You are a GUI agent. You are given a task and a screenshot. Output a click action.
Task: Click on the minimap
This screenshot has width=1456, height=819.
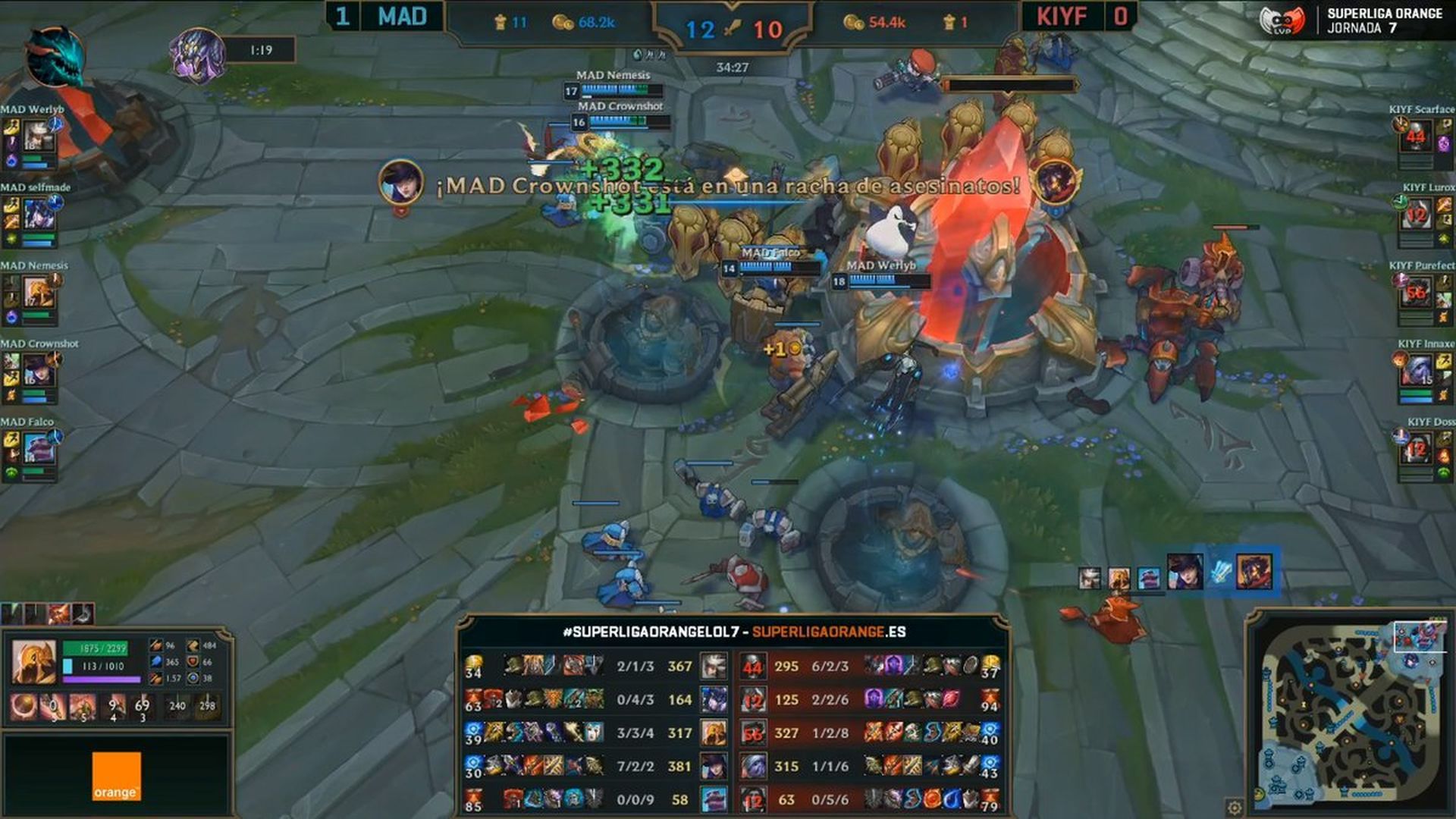click(x=1351, y=714)
